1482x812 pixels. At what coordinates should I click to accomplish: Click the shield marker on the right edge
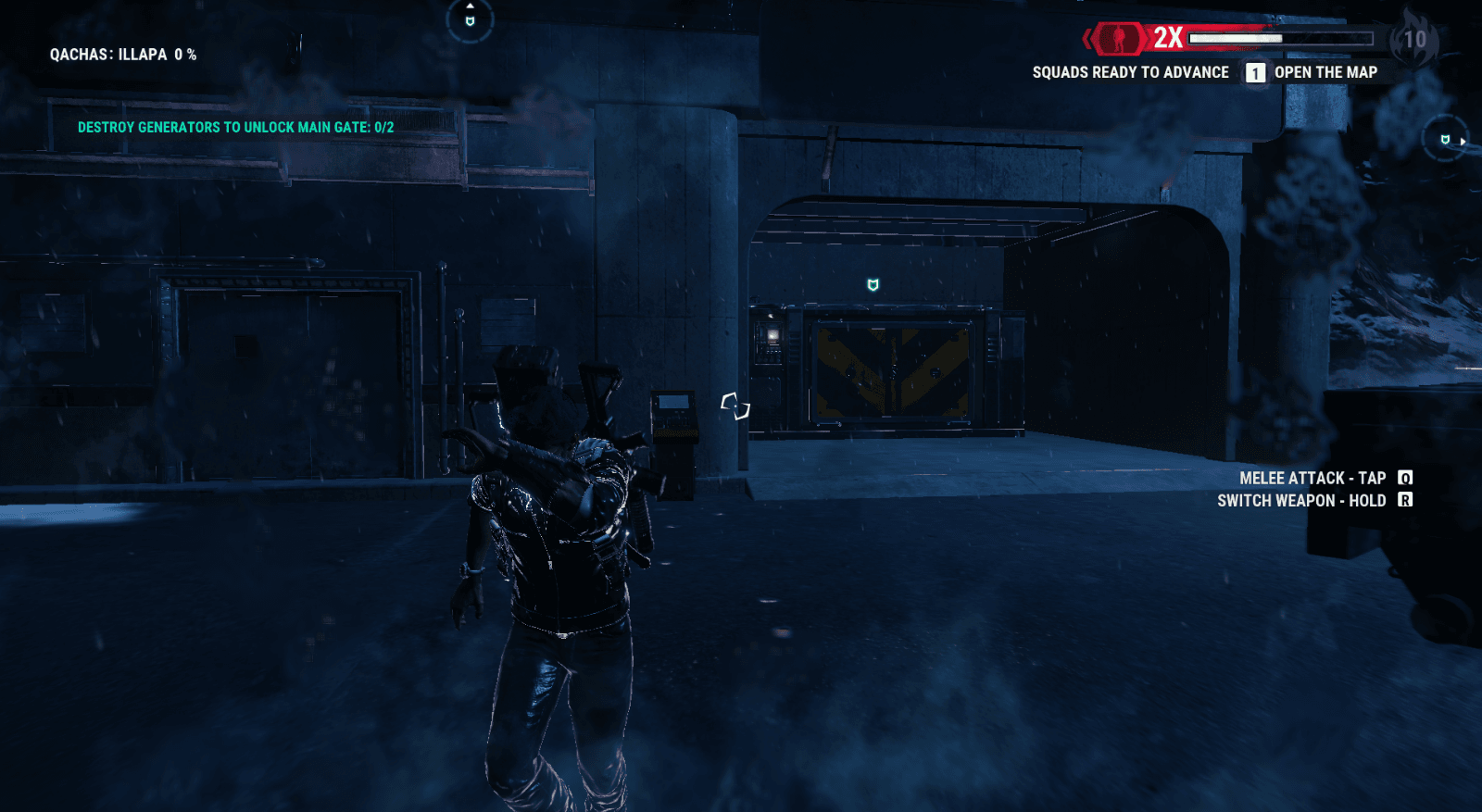pos(1445,140)
